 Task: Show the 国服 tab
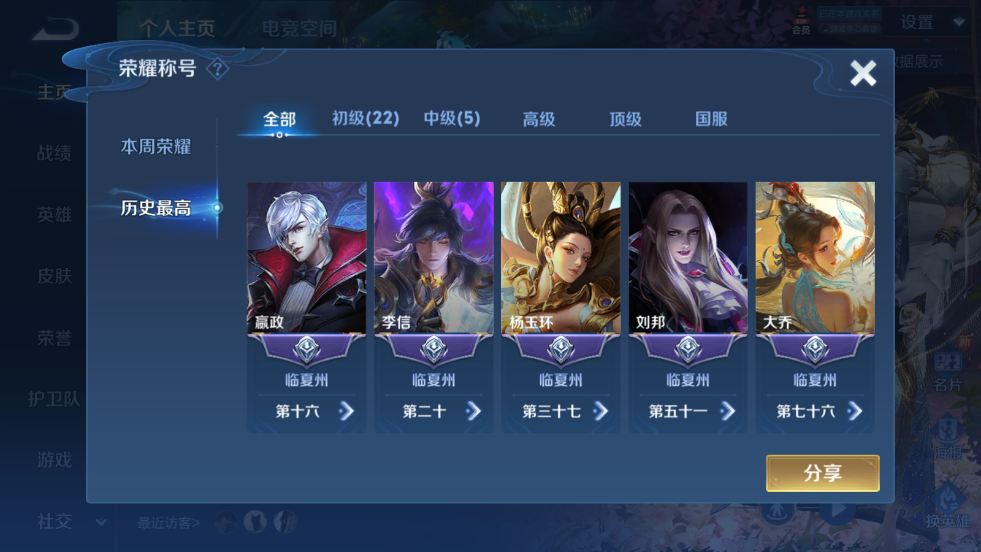coord(711,119)
